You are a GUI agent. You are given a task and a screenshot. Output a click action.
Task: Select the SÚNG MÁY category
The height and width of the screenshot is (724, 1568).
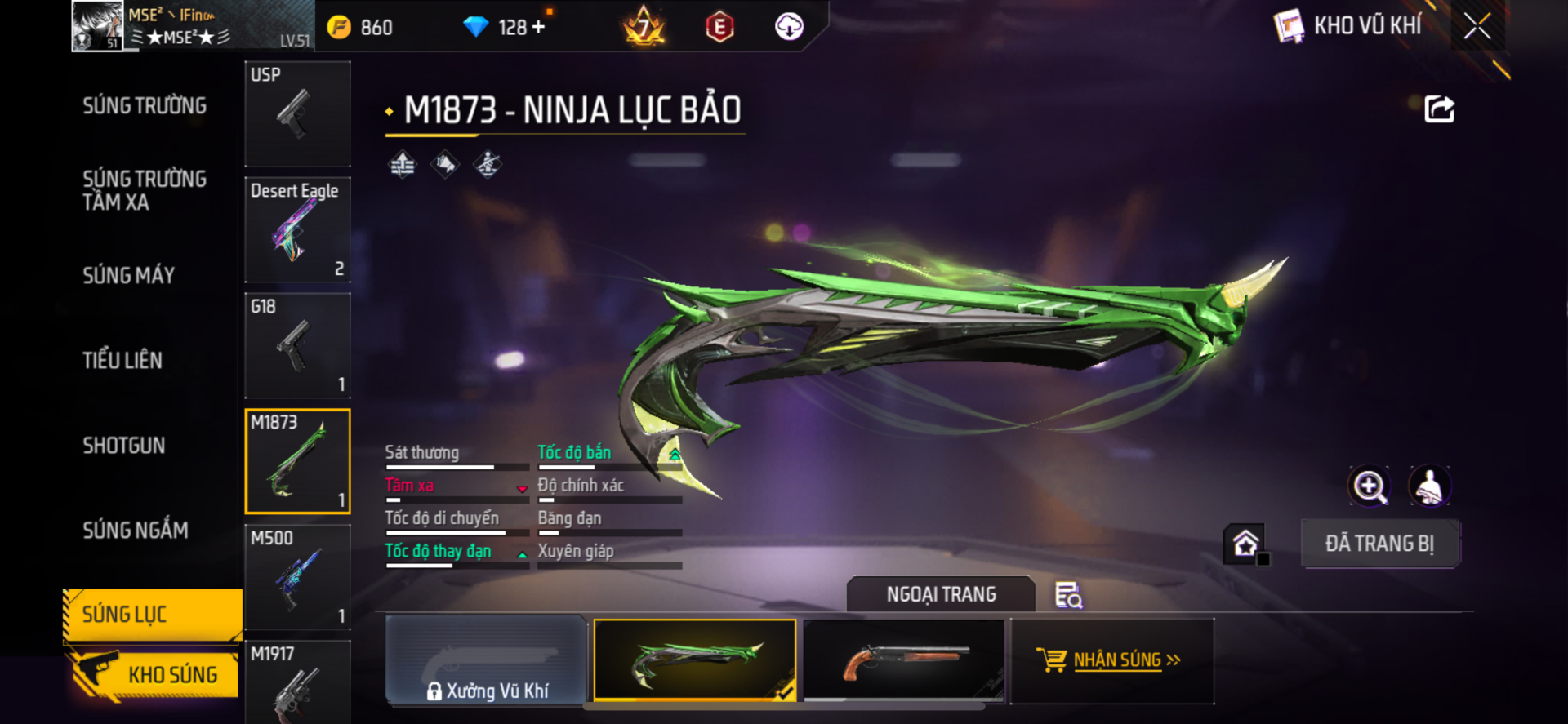click(129, 276)
